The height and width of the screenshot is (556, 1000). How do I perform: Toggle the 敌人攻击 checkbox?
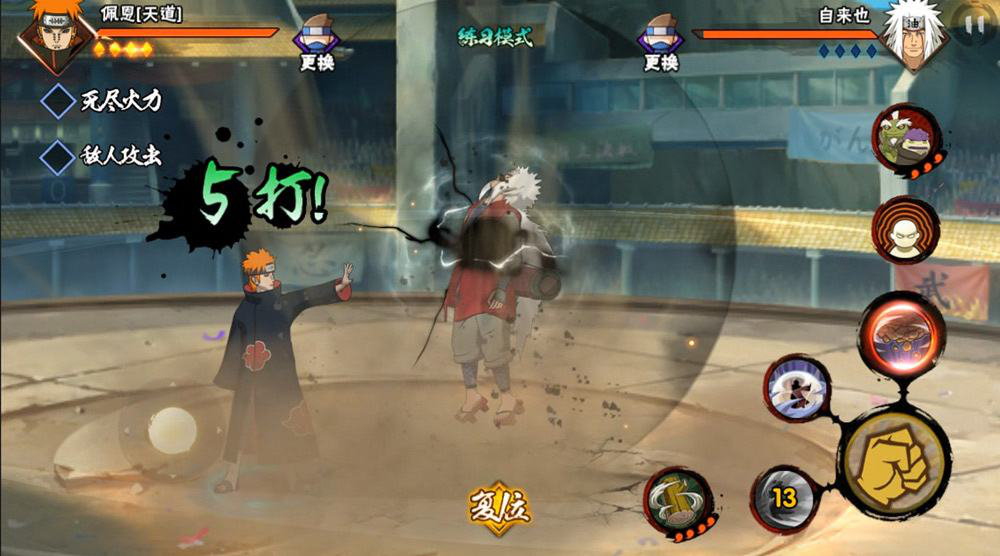[58, 156]
